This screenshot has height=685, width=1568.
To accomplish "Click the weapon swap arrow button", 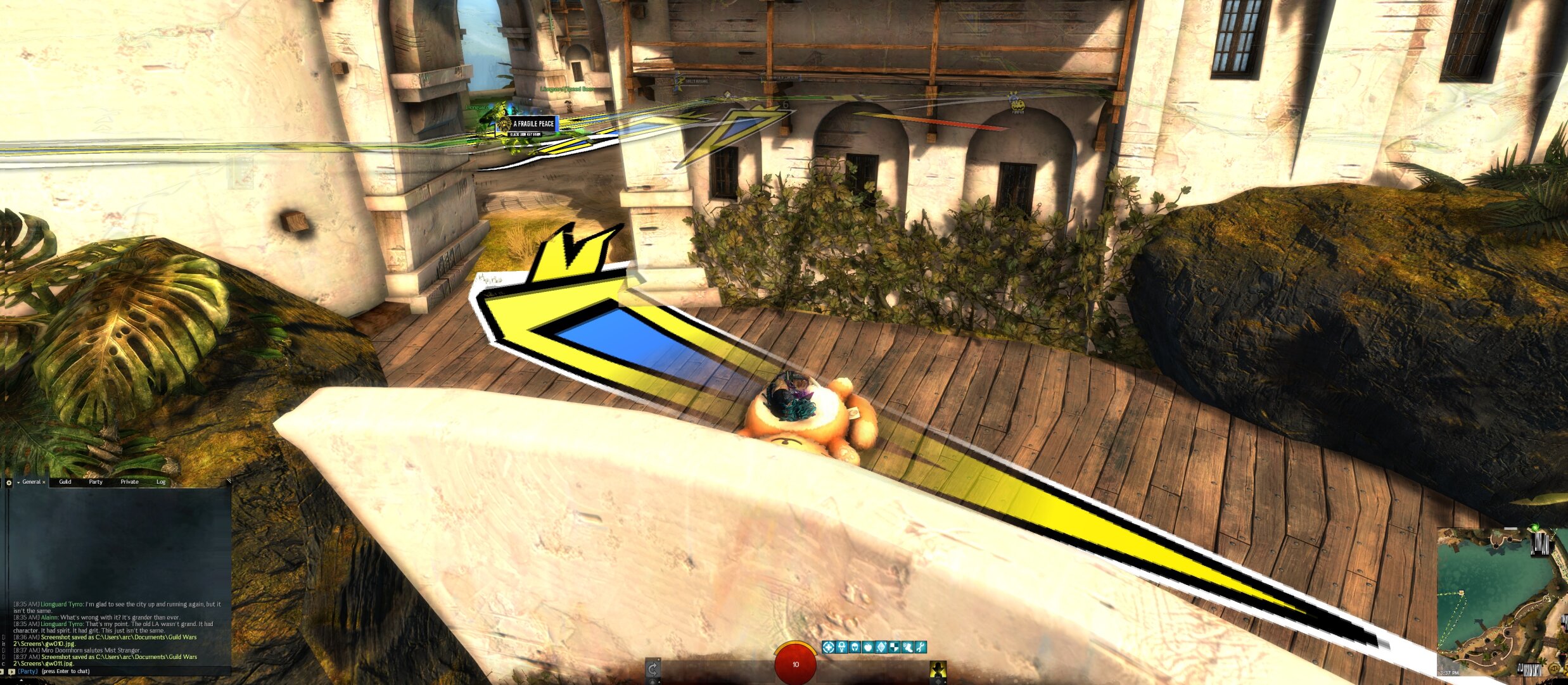I will (x=653, y=669).
